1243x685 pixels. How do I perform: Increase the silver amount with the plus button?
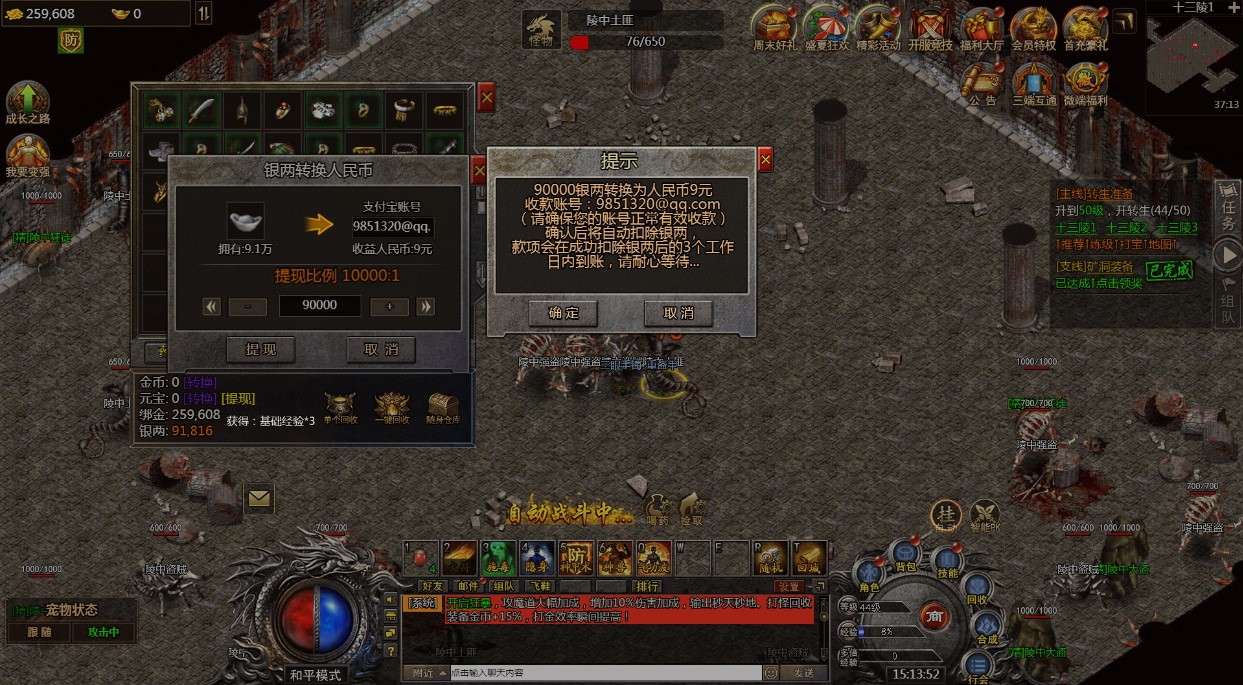click(389, 307)
